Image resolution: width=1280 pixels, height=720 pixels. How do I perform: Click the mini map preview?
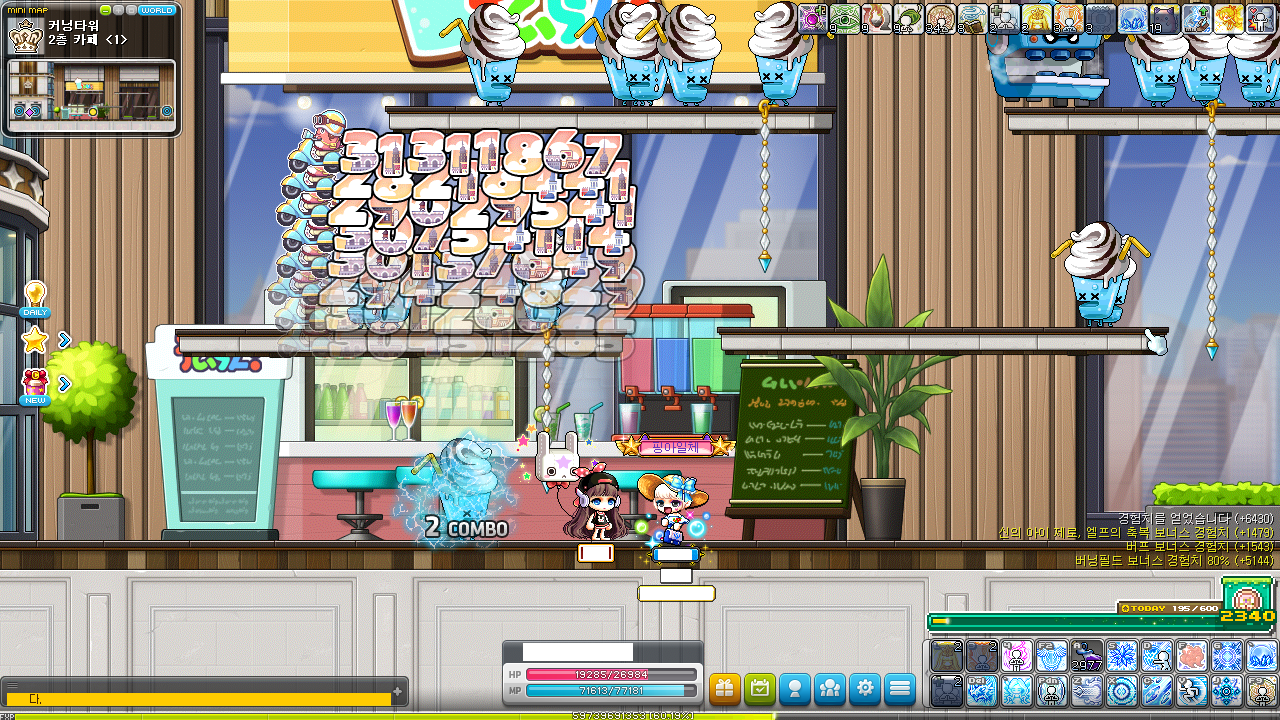[x=92, y=96]
